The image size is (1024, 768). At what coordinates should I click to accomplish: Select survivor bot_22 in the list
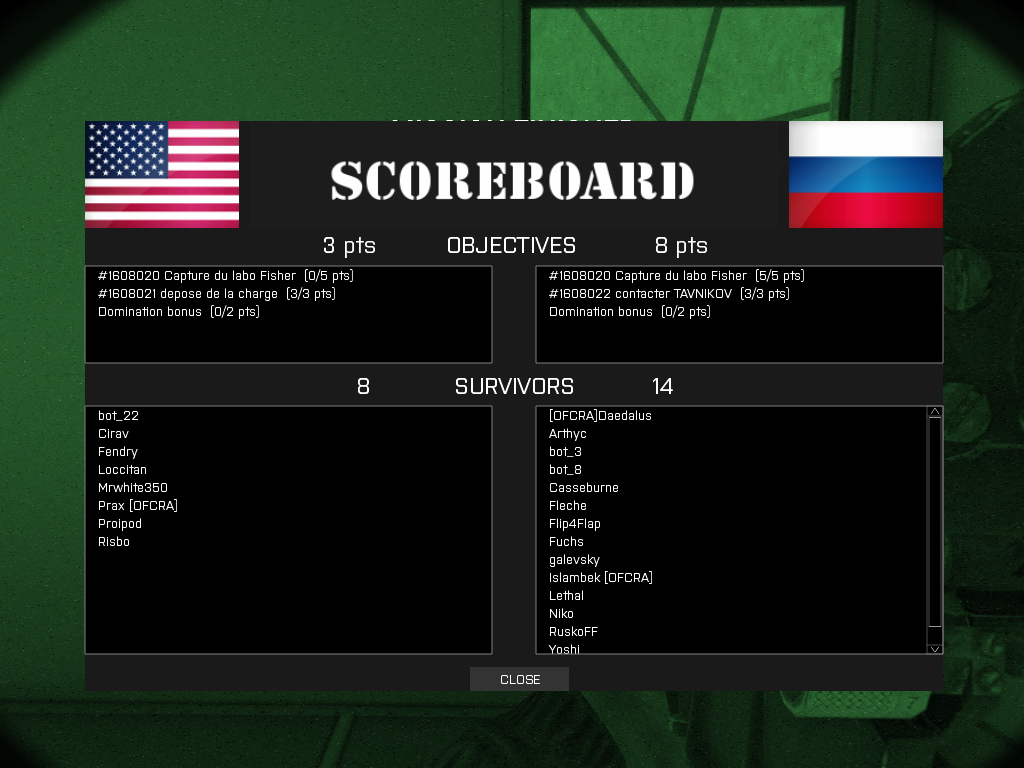coord(118,416)
